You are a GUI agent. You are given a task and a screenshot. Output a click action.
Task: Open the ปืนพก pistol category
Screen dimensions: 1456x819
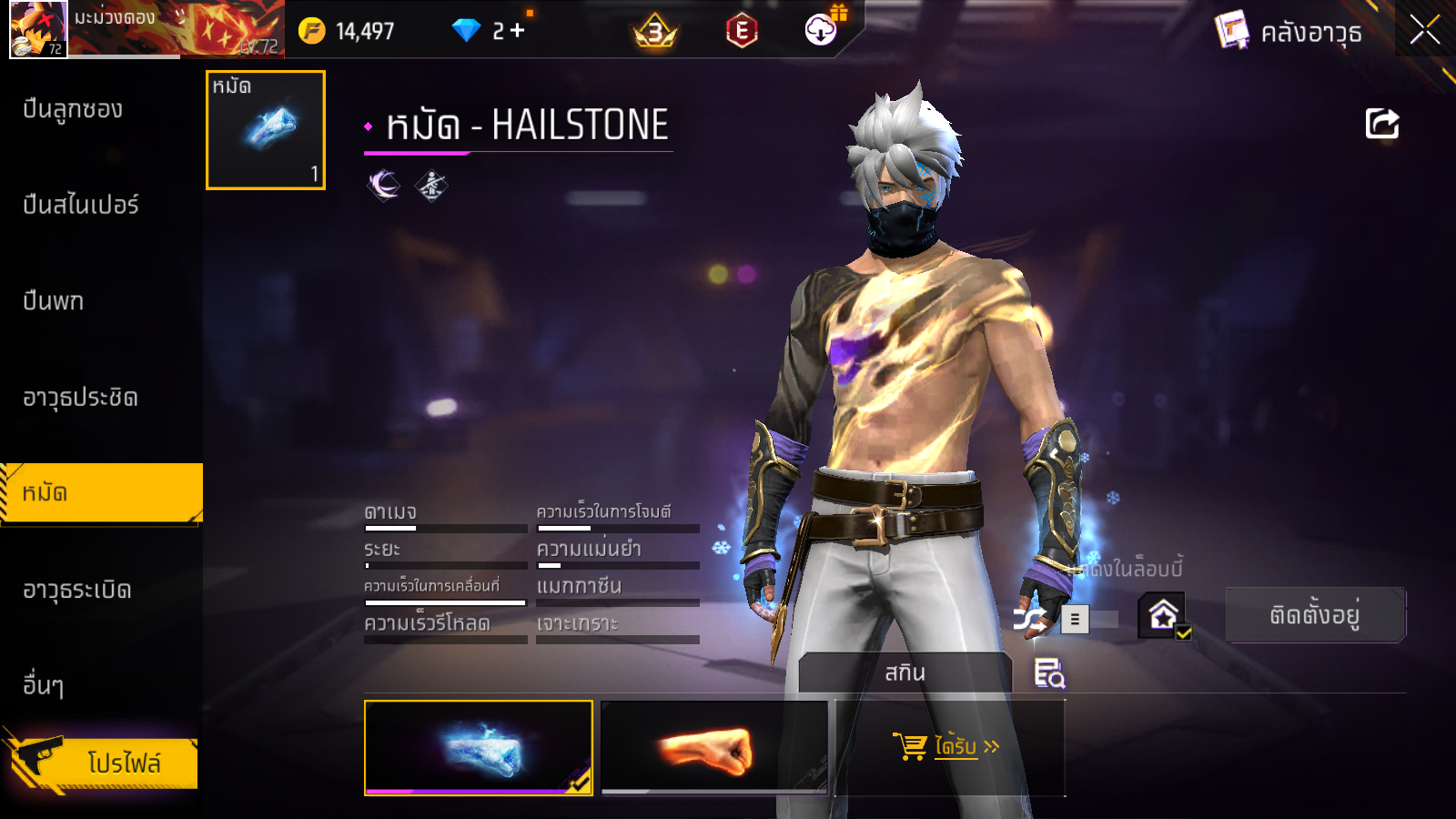pos(54,301)
